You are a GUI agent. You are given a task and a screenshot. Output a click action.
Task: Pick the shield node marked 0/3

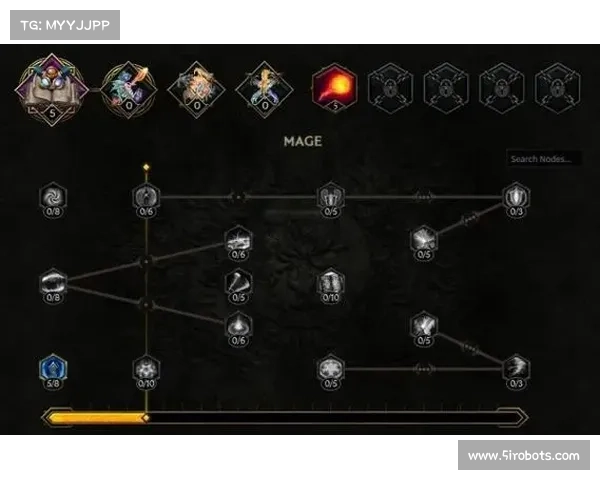click(x=515, y=195)
